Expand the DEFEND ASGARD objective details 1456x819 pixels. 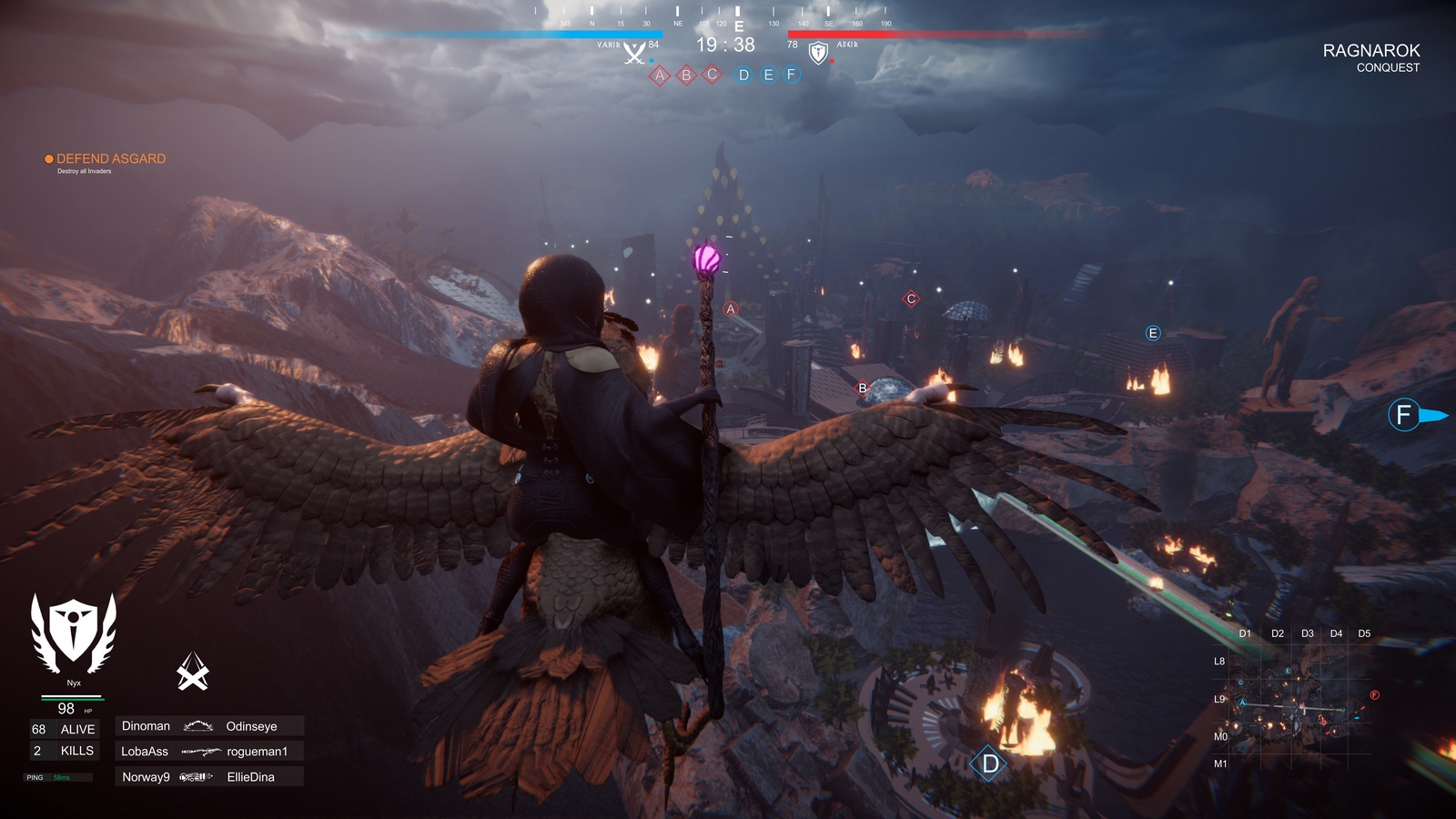109,158
